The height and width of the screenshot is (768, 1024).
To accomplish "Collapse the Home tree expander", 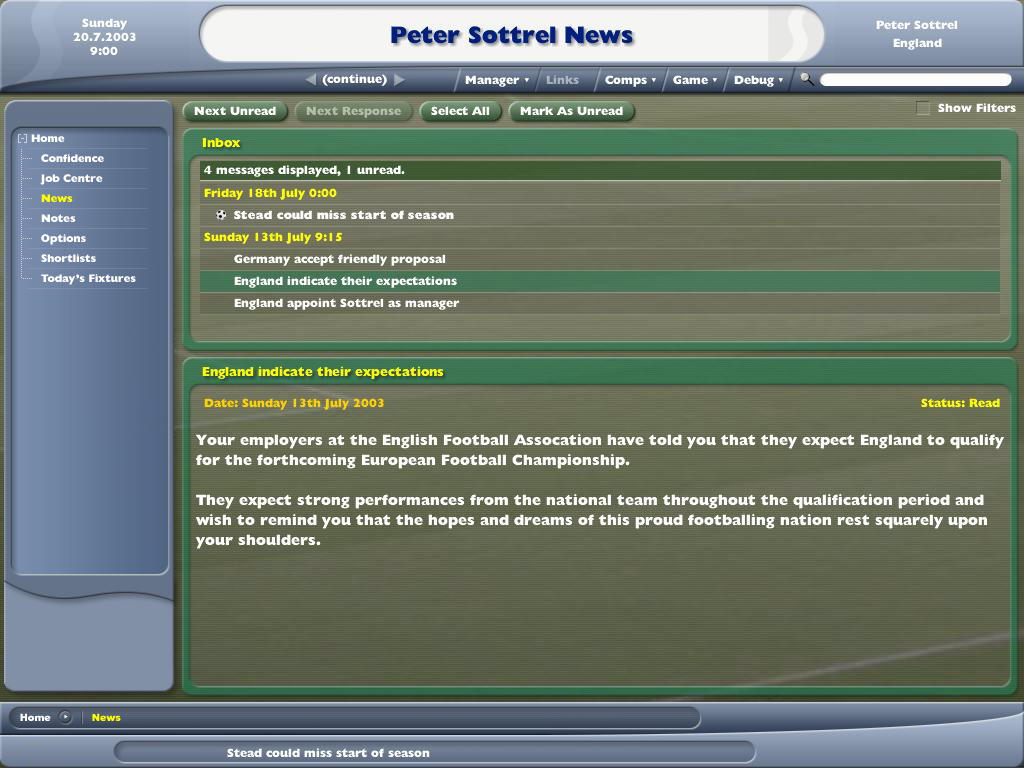I will [x=22, y=139].
